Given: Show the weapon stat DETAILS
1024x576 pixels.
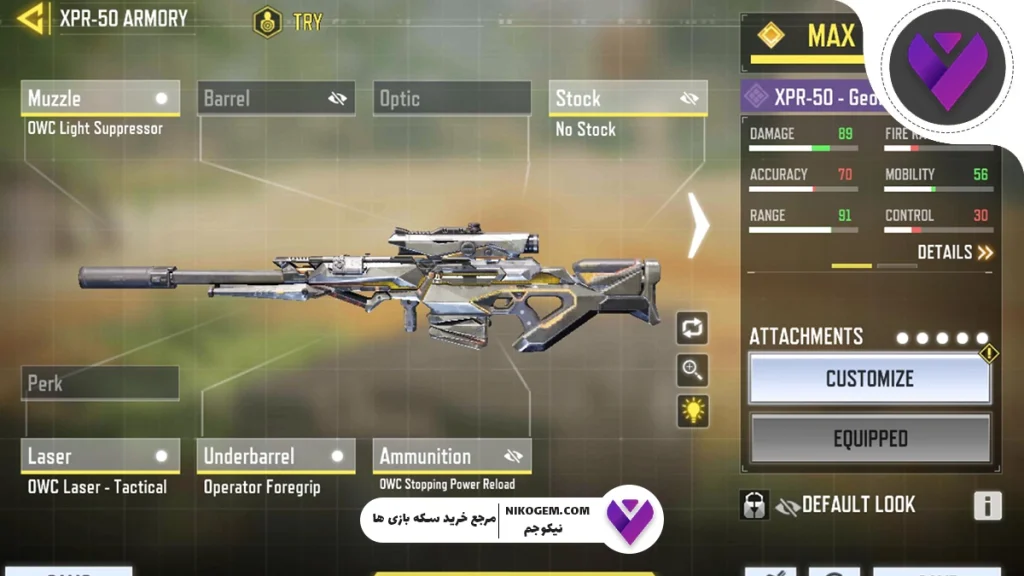Looking at the screenshot, I should pos(955,252).
